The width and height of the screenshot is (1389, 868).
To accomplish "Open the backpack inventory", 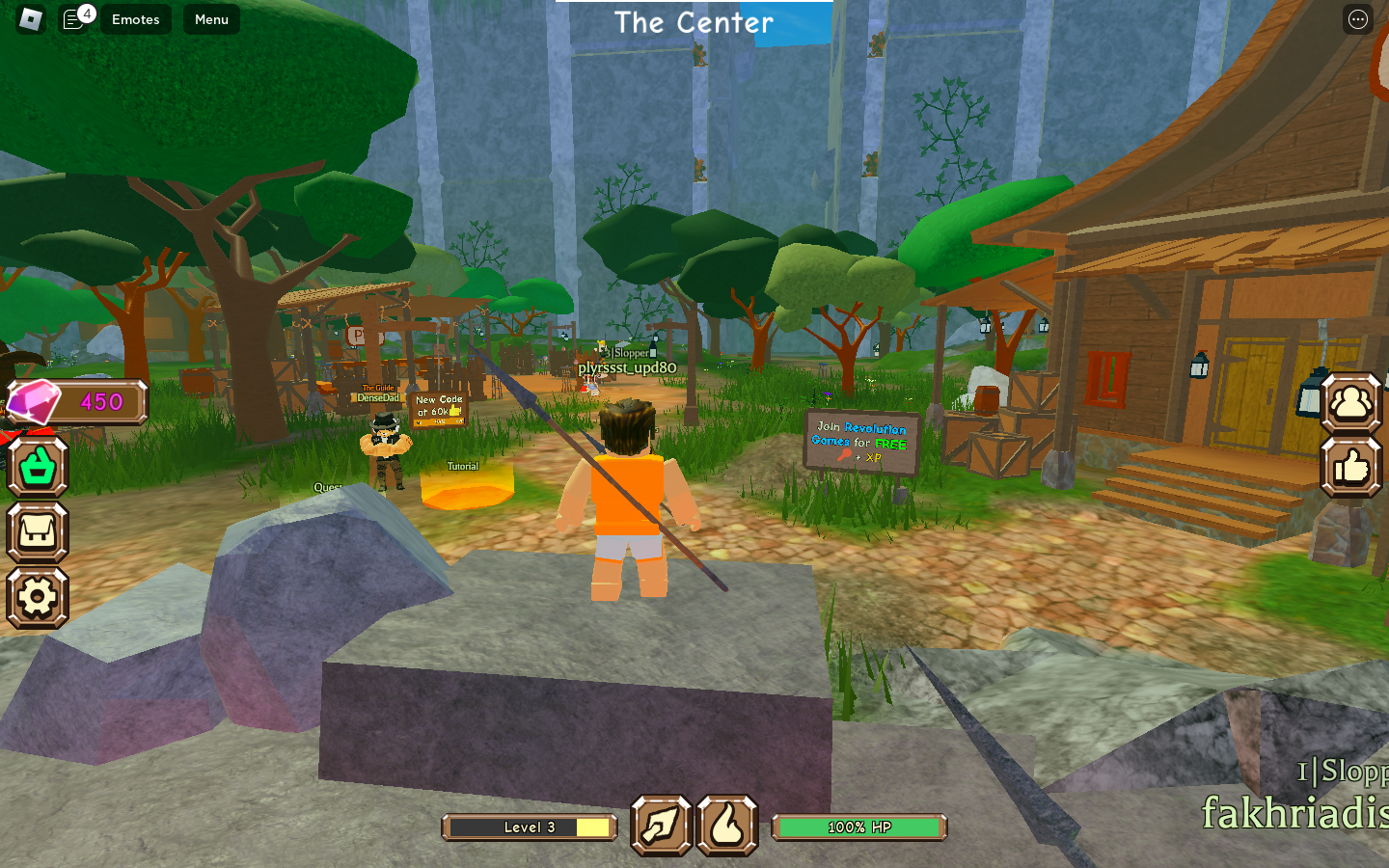I will click(x=38, y=532).
